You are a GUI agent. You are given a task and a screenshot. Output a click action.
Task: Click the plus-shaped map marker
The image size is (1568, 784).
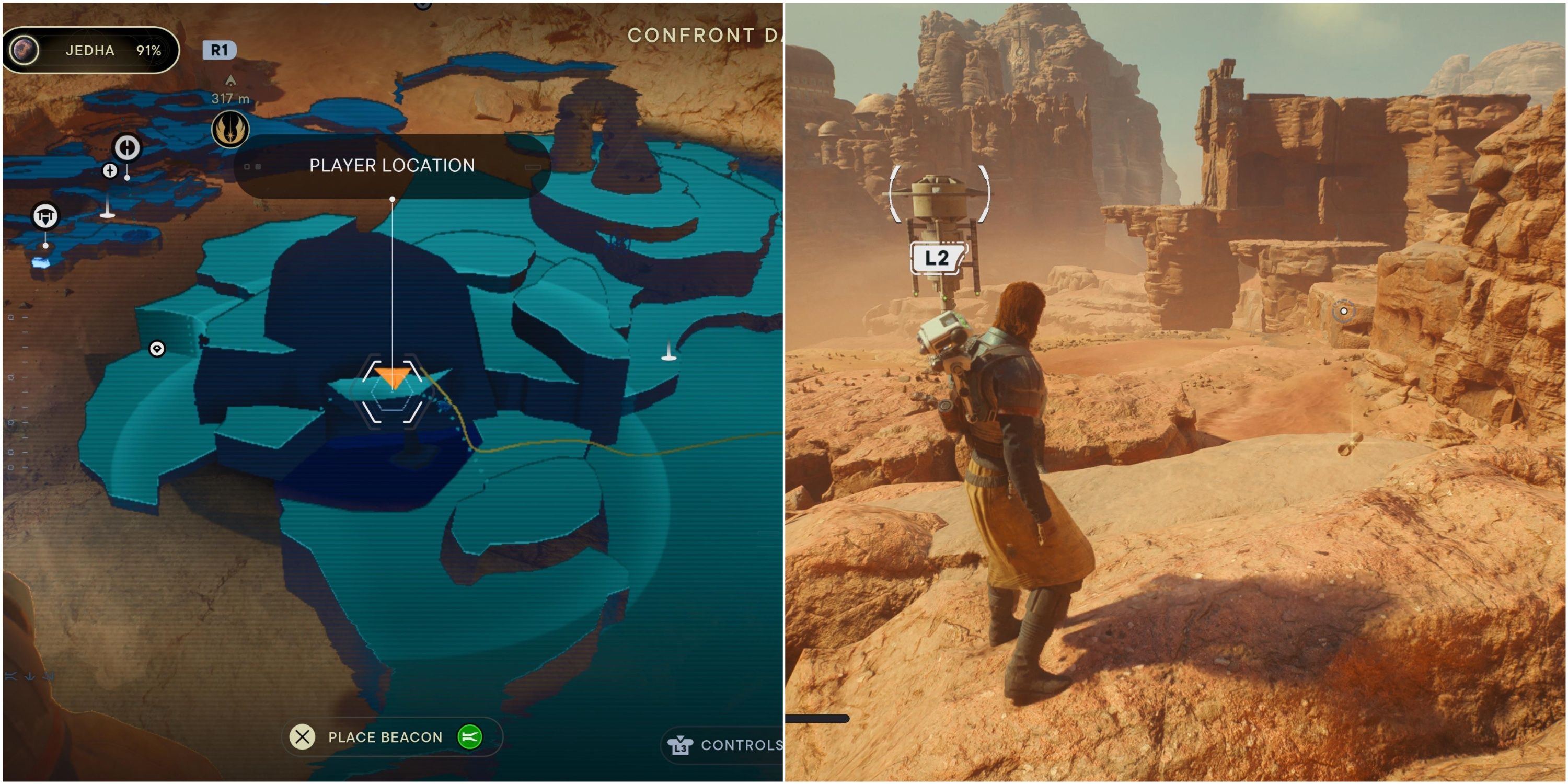pos(110,170)
